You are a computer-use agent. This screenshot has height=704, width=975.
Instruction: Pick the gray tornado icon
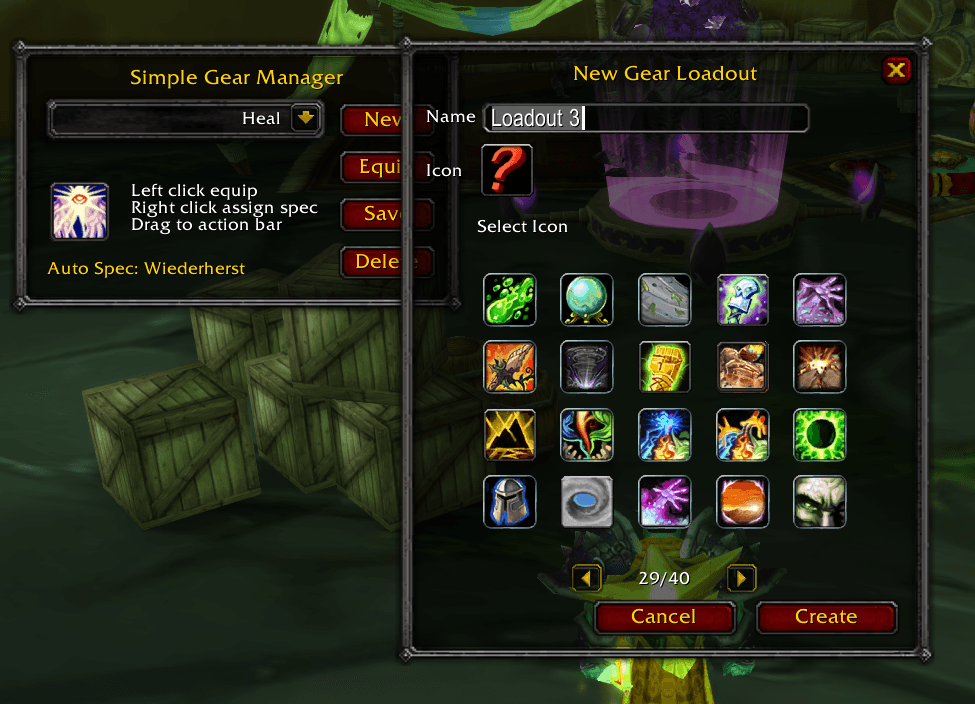(586, 367)
